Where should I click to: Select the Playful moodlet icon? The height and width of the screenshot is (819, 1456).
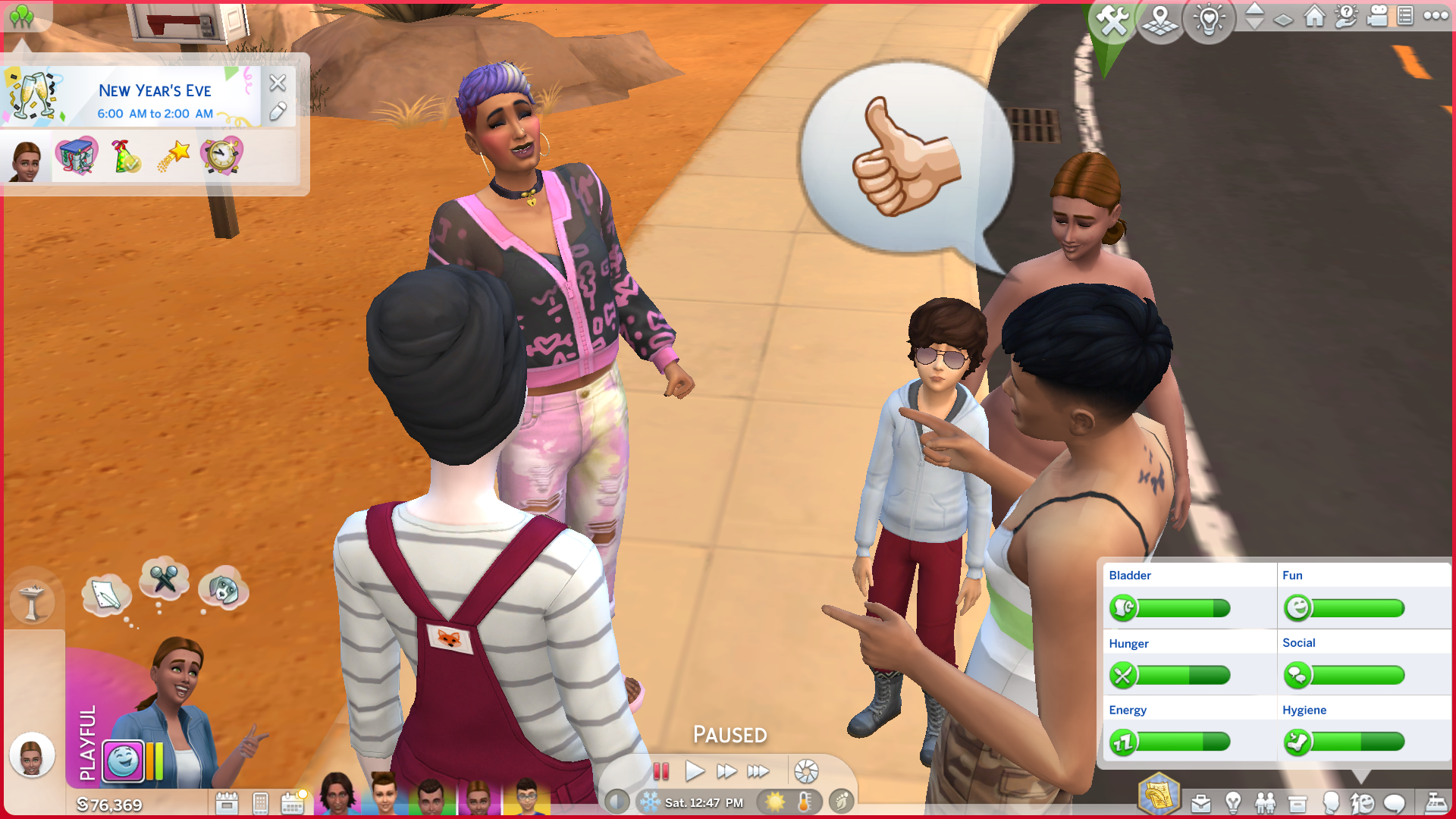[124, 761]
